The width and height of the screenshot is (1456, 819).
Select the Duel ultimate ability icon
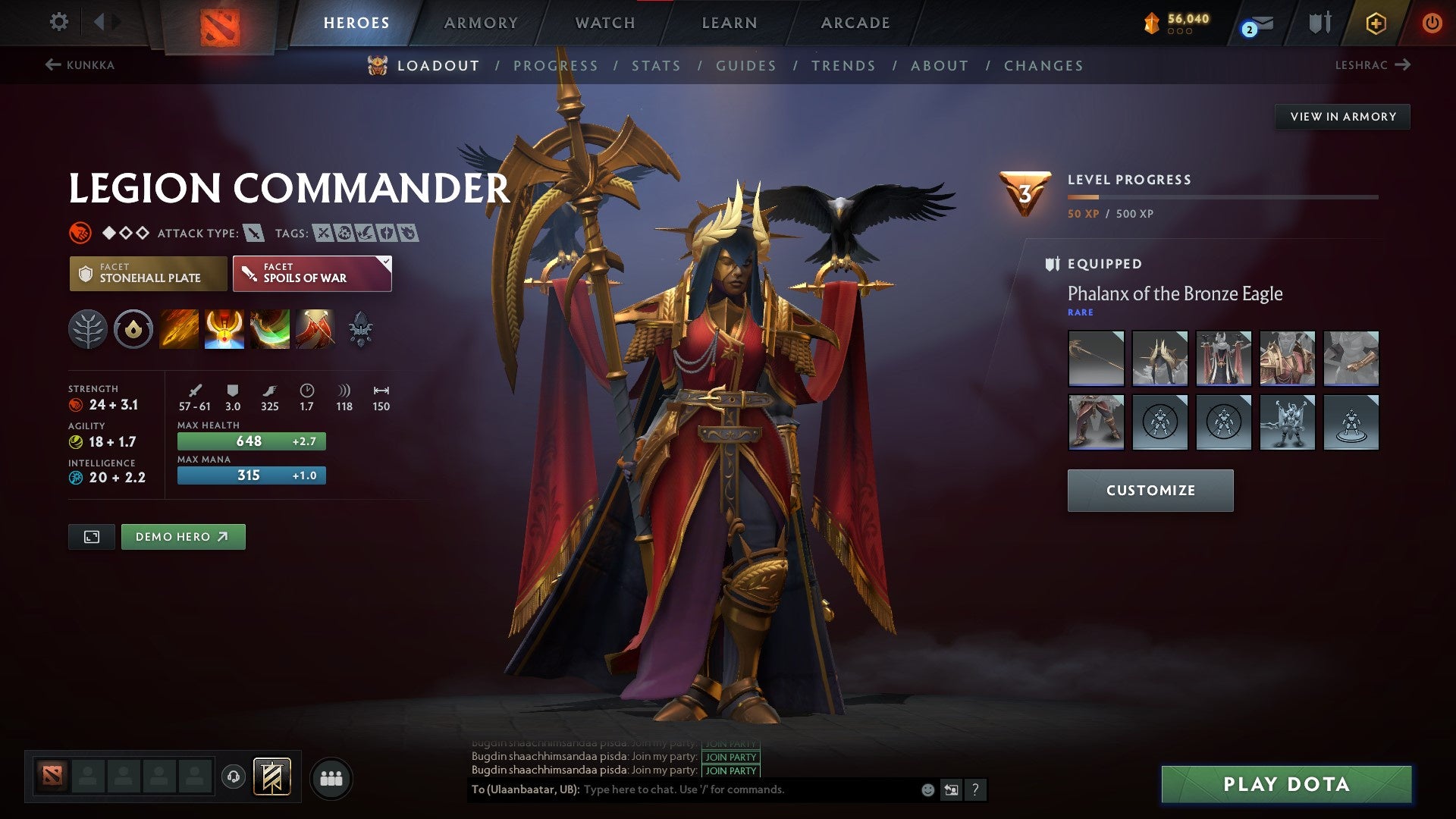[x=315, y=328]
